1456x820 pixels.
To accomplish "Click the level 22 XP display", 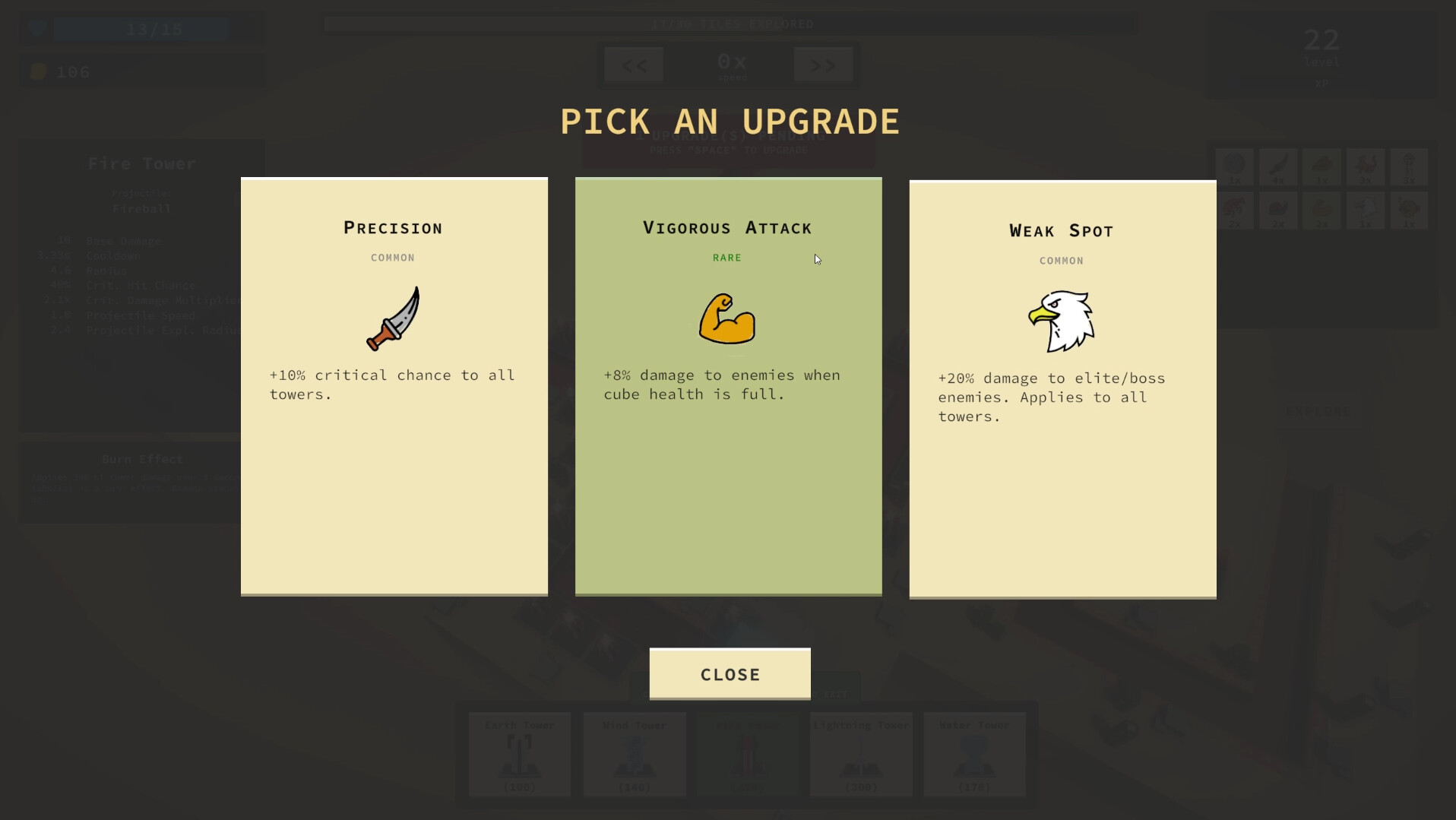I will (x=1321, y=53).
